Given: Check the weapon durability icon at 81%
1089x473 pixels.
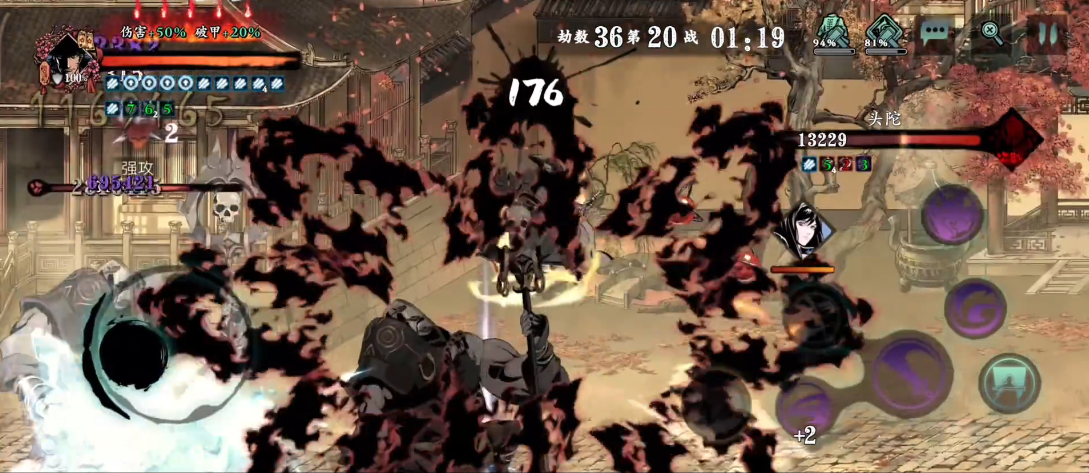Looking at the screenshot, I should [x=882, y=31].
